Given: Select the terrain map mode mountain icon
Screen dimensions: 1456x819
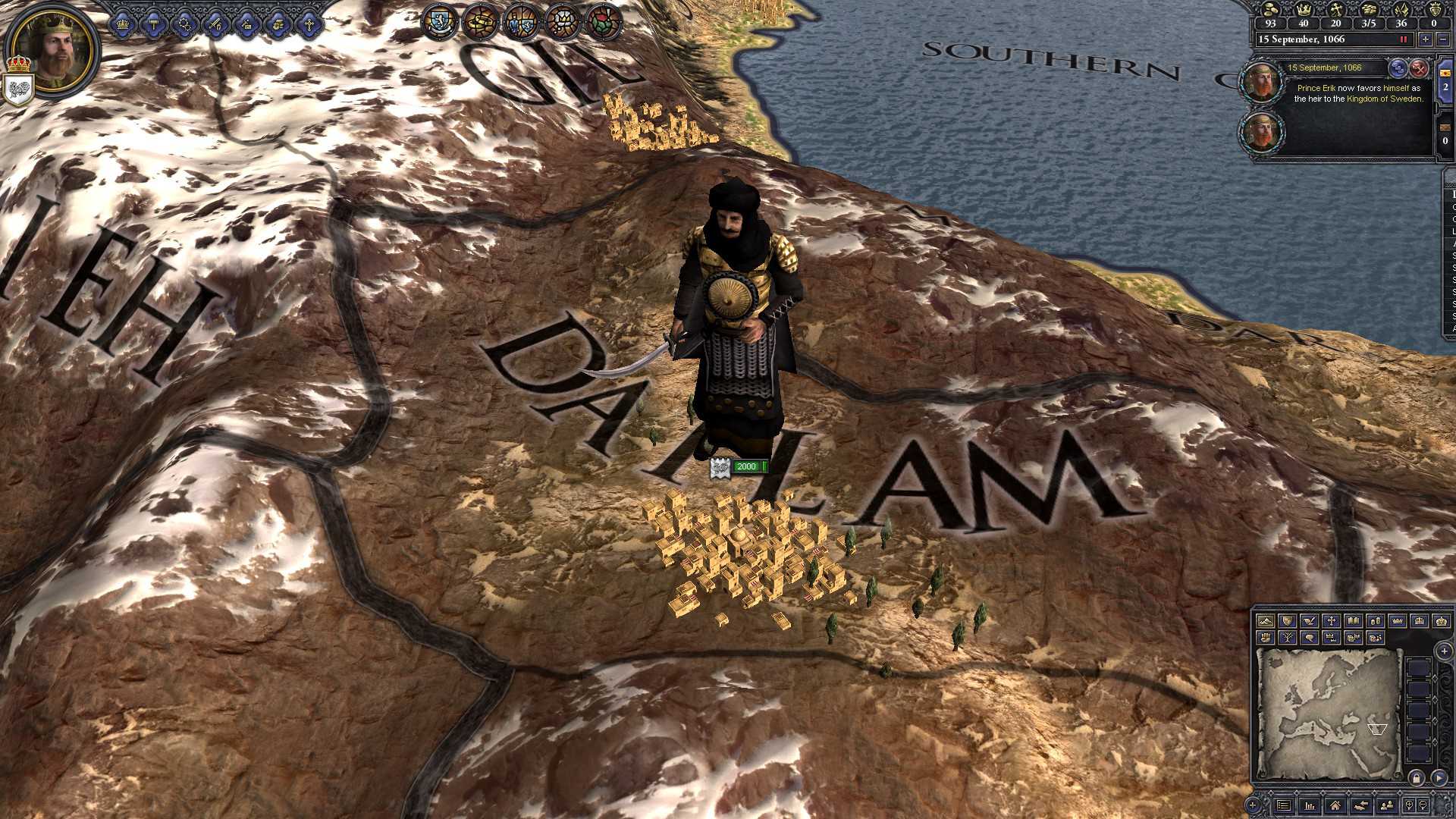Looking at the screenshot, I should (x=1266, y=622).
